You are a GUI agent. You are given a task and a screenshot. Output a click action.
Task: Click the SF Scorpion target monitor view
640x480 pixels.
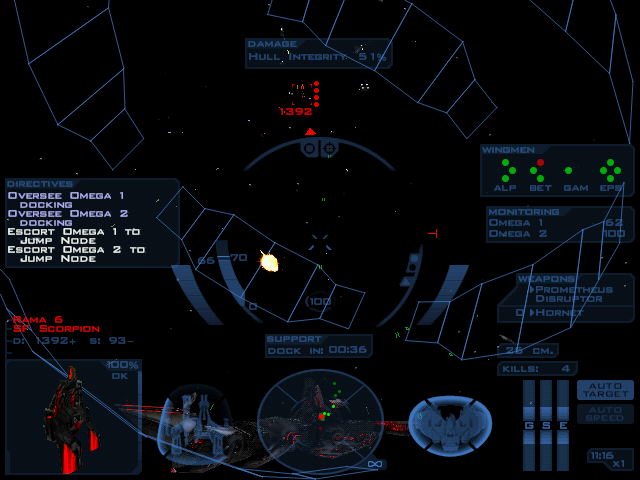(73, 417)
